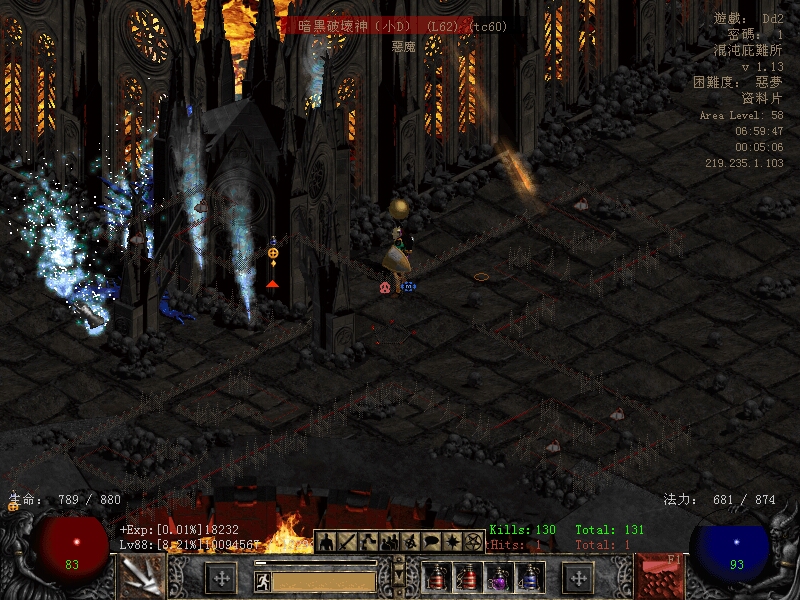Screen dimensions: 800x600
Task: Open the party screen icon
Action: (x=389, y=542)
